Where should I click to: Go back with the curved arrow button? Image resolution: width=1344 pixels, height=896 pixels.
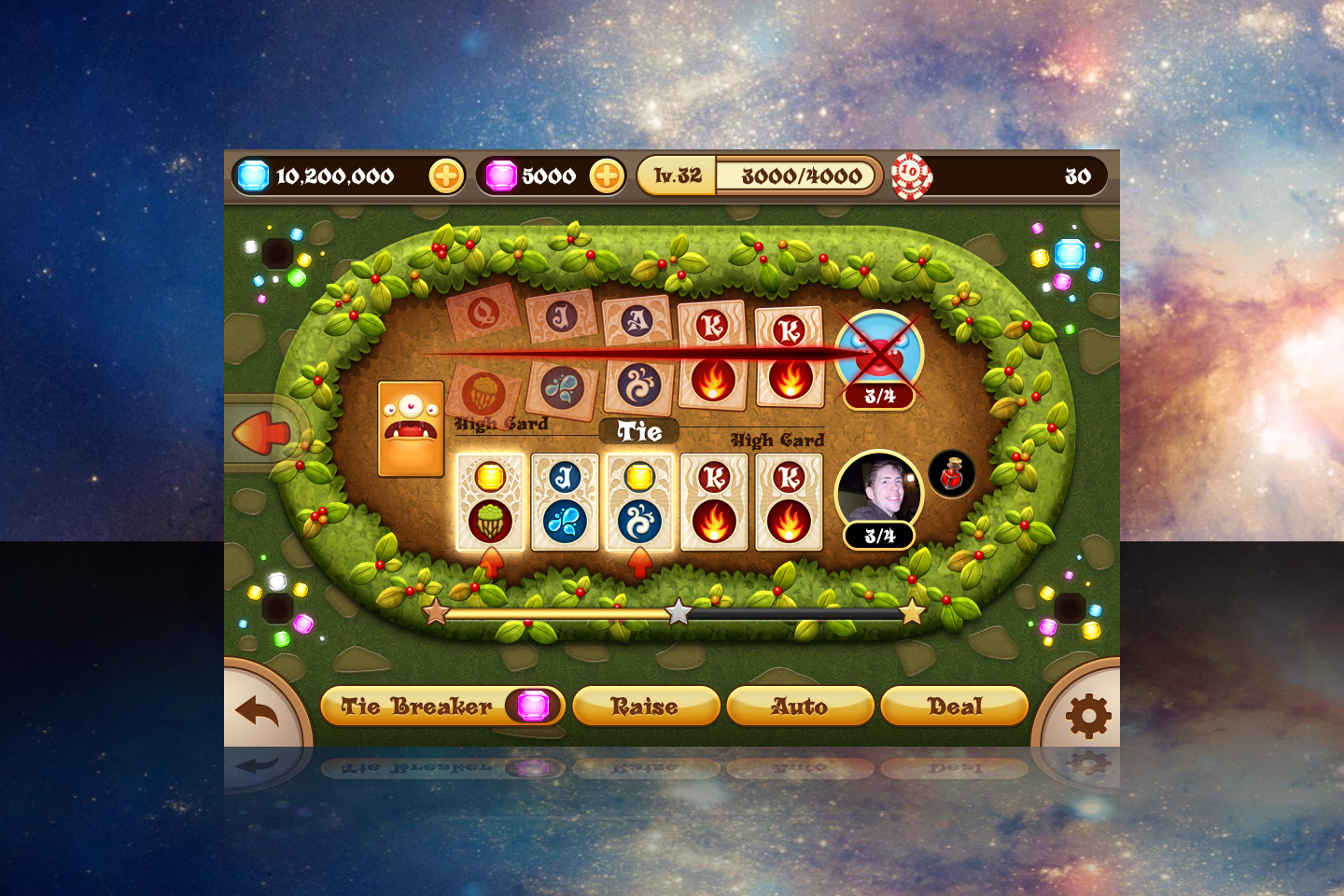[258, 712]
